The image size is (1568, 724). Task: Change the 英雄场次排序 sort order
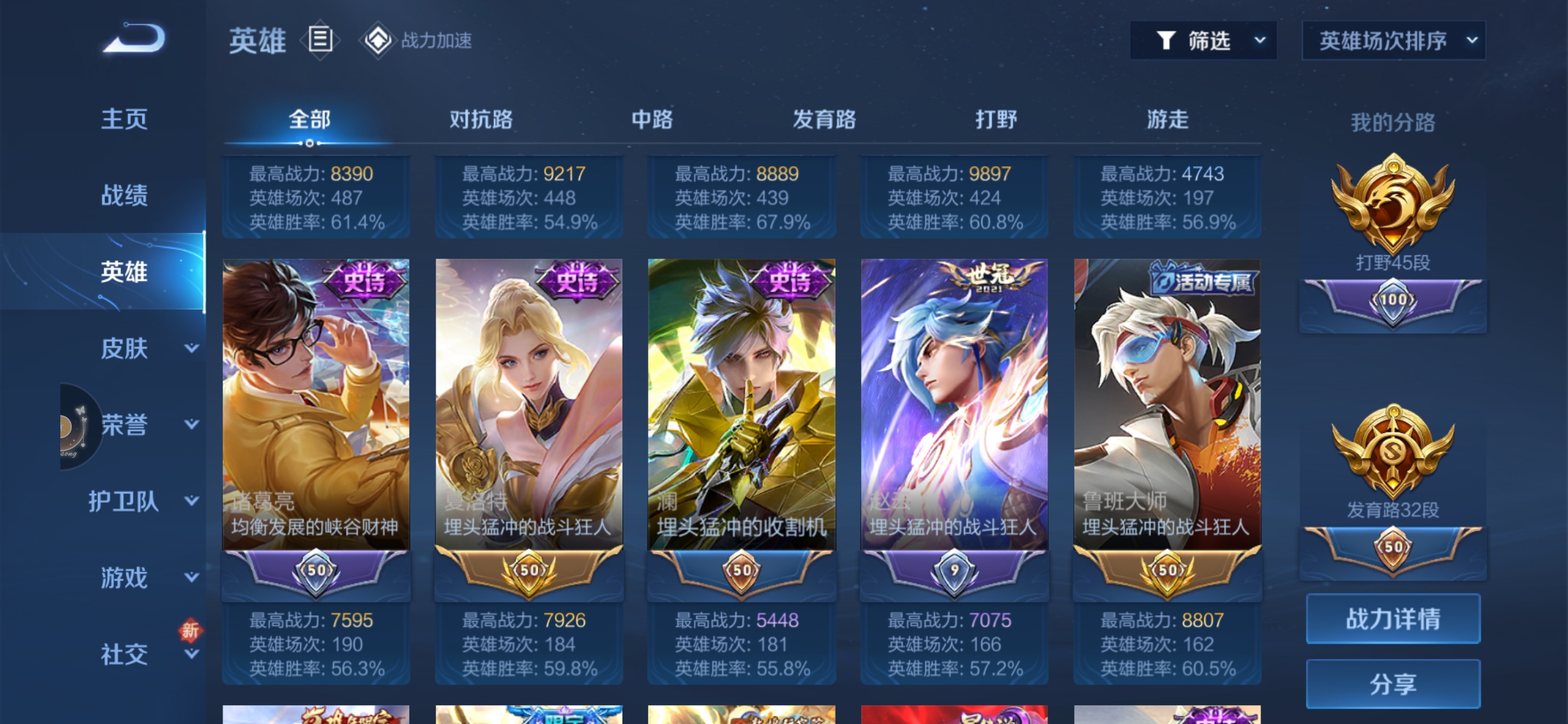click(x=1393, y=41)
